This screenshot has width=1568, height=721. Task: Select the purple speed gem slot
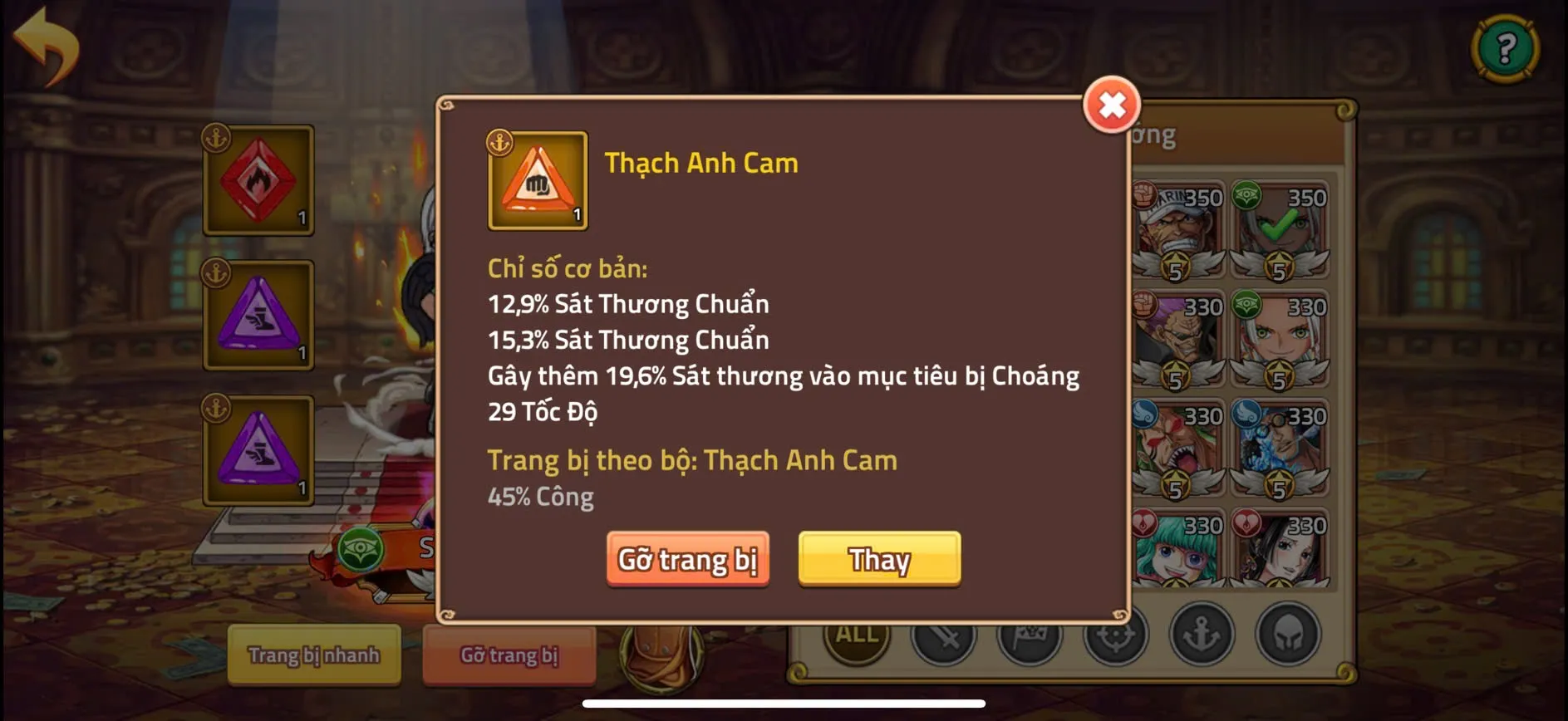click(258, 314)
